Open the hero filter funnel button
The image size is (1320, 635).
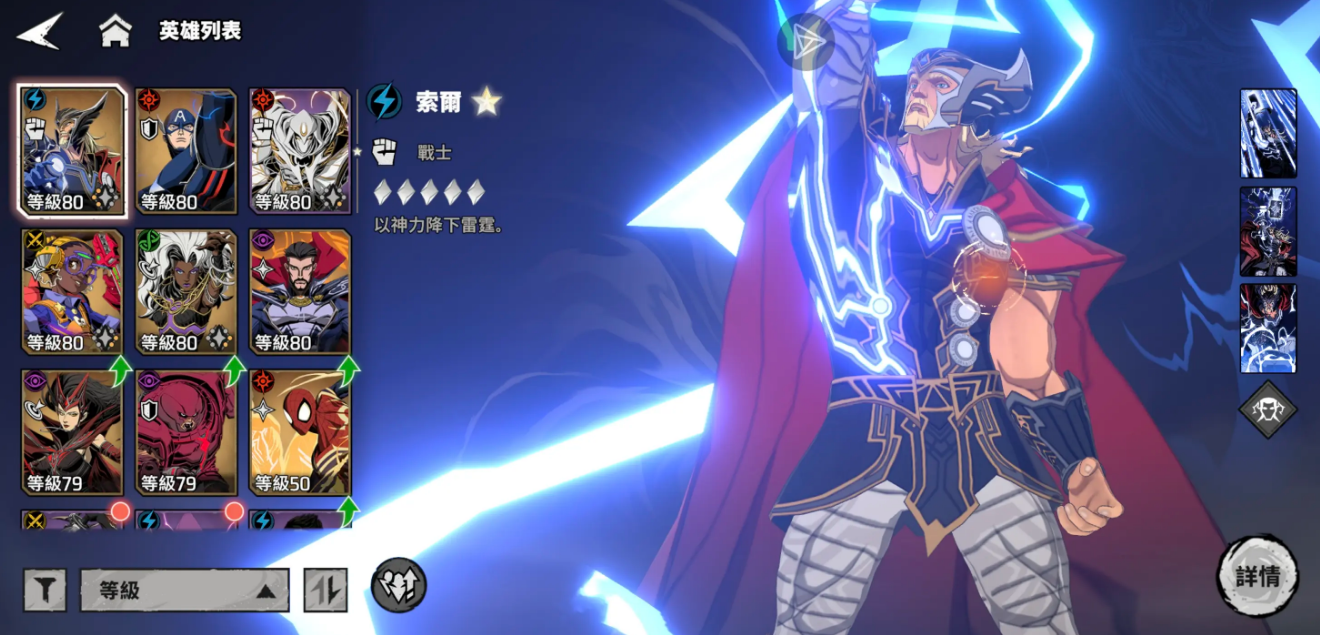[45, 590]
